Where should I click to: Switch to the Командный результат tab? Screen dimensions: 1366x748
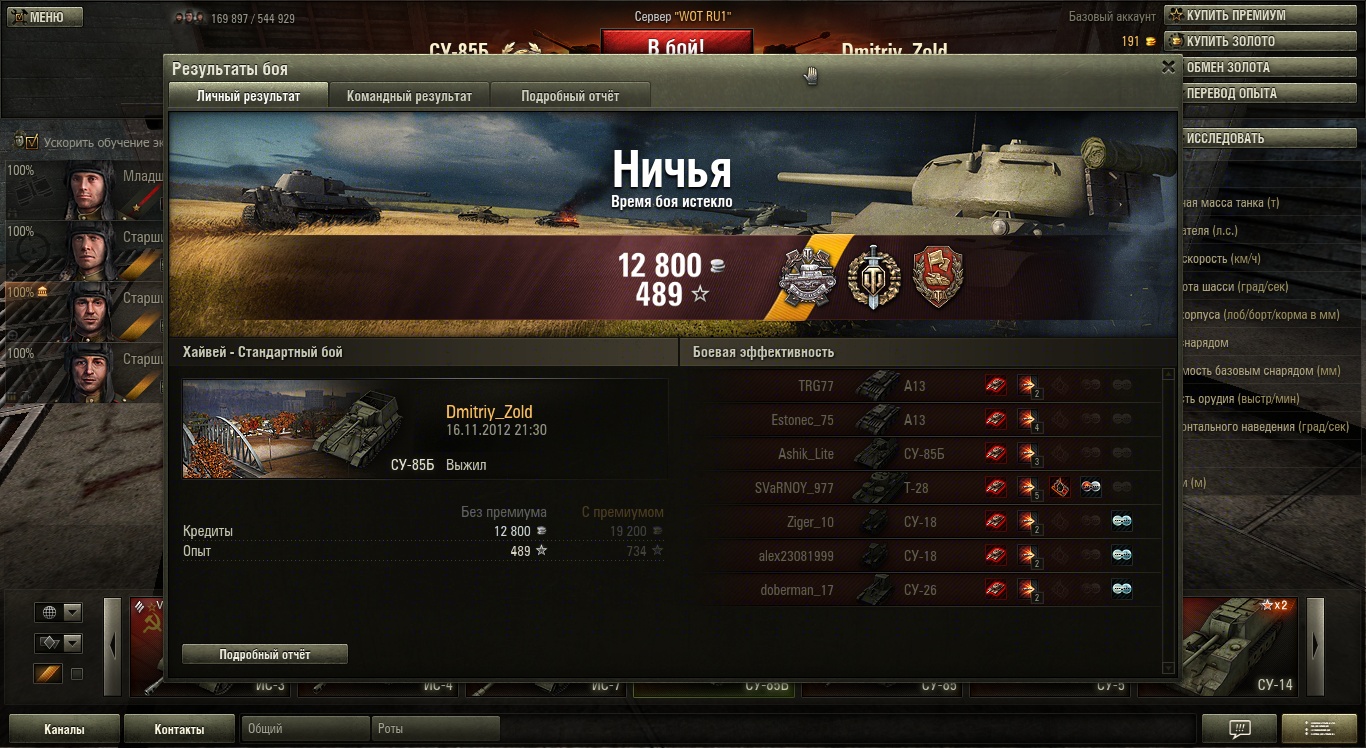(409, 96)
